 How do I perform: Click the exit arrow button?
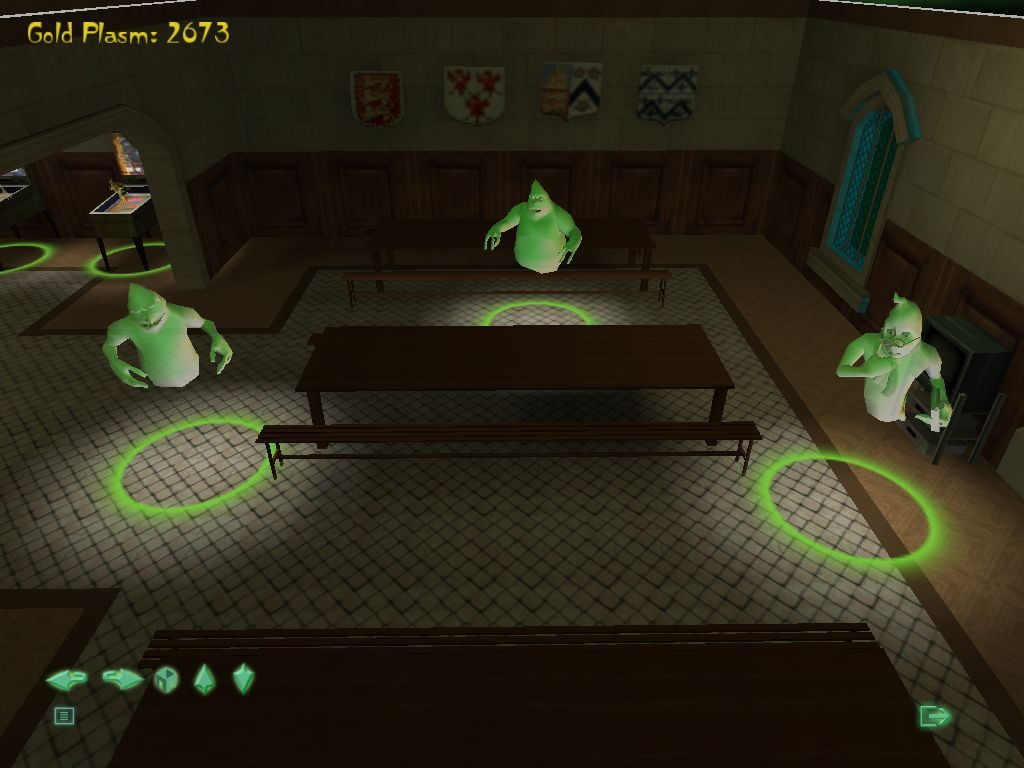click(x=935, y=716)
